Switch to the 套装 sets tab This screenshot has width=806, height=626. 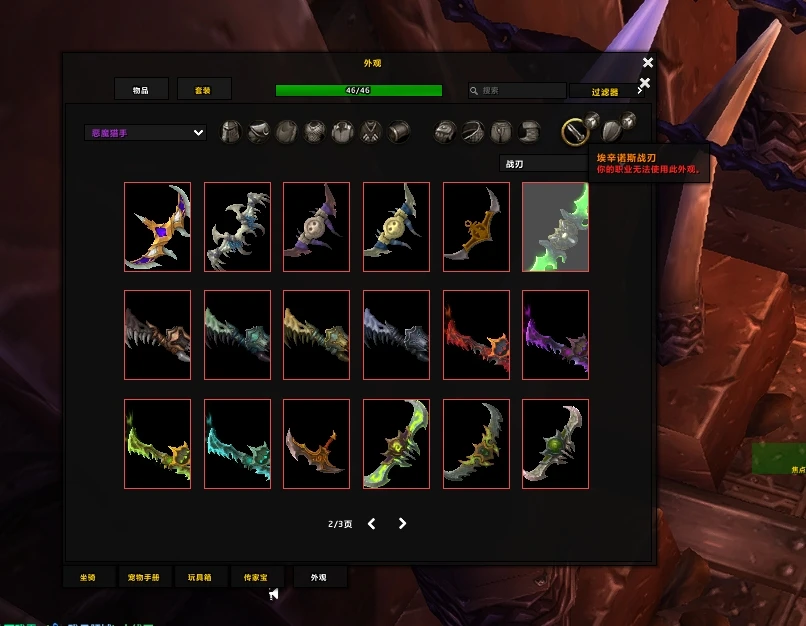204,90
